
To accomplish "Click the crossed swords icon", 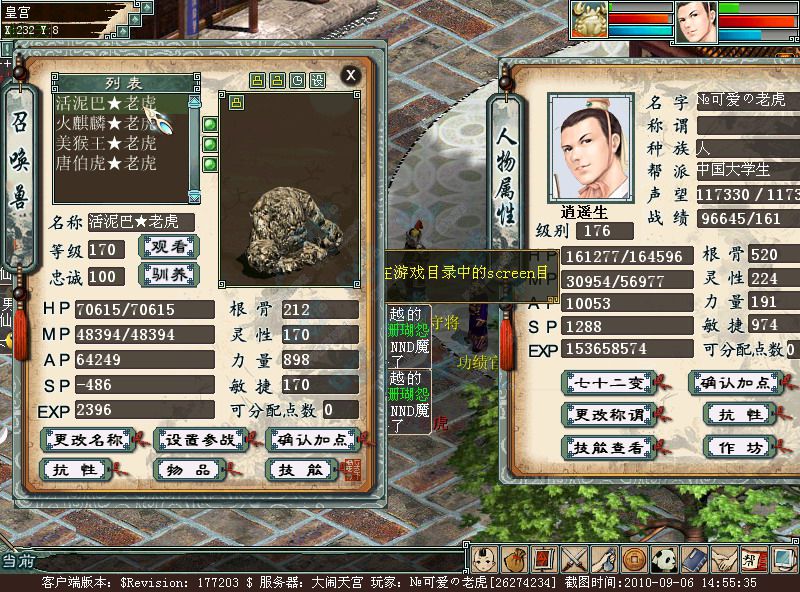I will pos(575,558).
